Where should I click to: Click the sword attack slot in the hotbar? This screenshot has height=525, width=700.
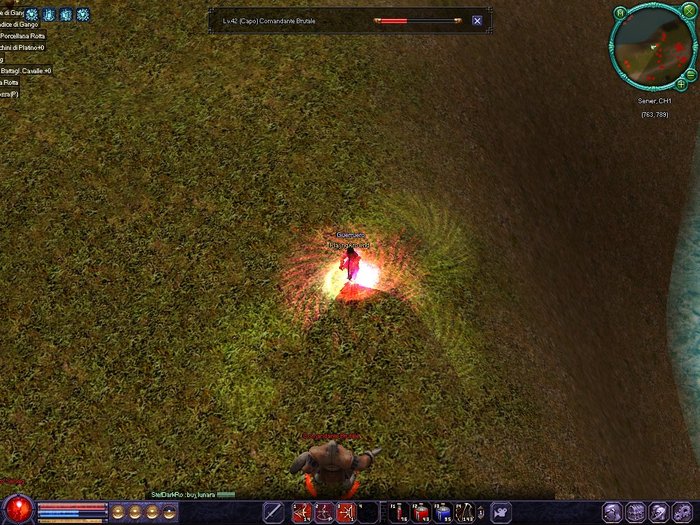point(273,513)
